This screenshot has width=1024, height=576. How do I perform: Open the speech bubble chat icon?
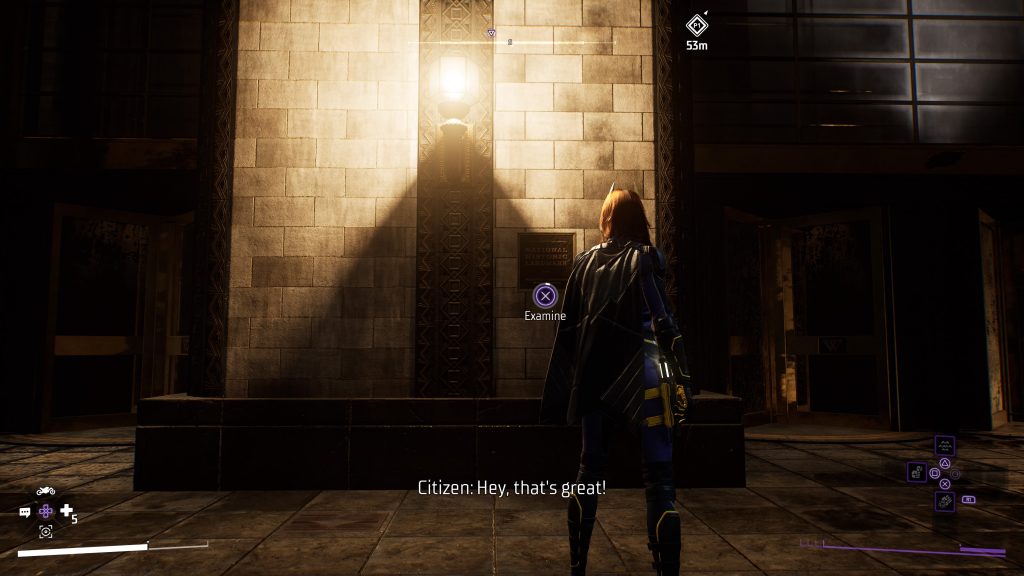tap(25, 512)
